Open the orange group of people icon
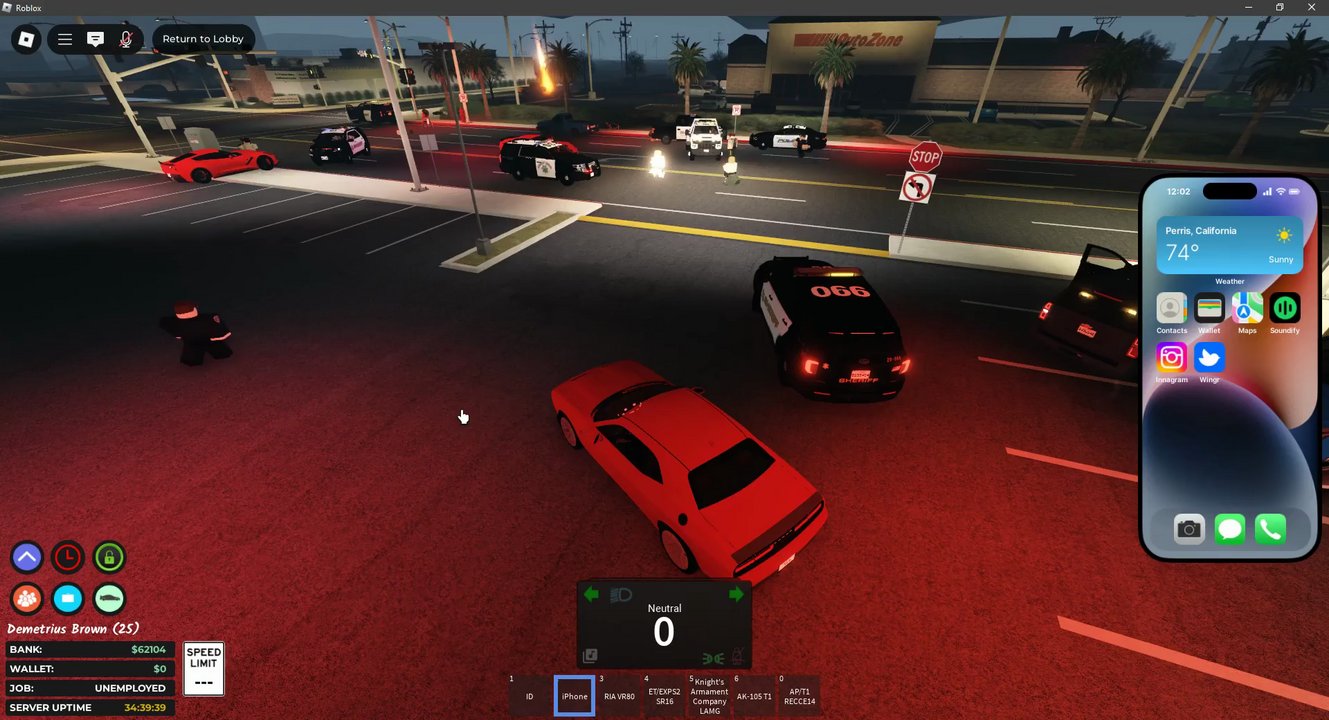The image size is (1329, 720). [x=27, y=598]
